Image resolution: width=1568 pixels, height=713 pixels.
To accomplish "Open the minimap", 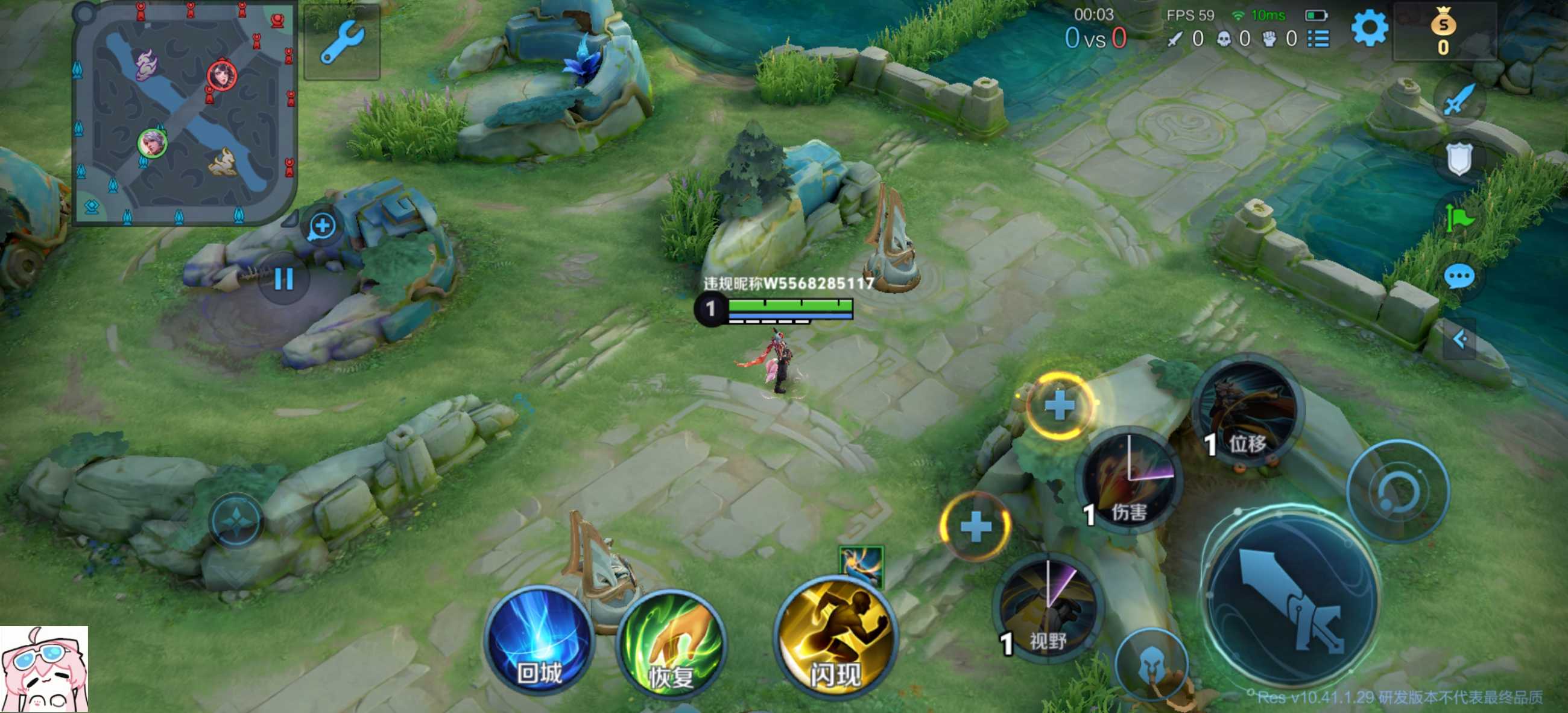I will pos(184,114).
